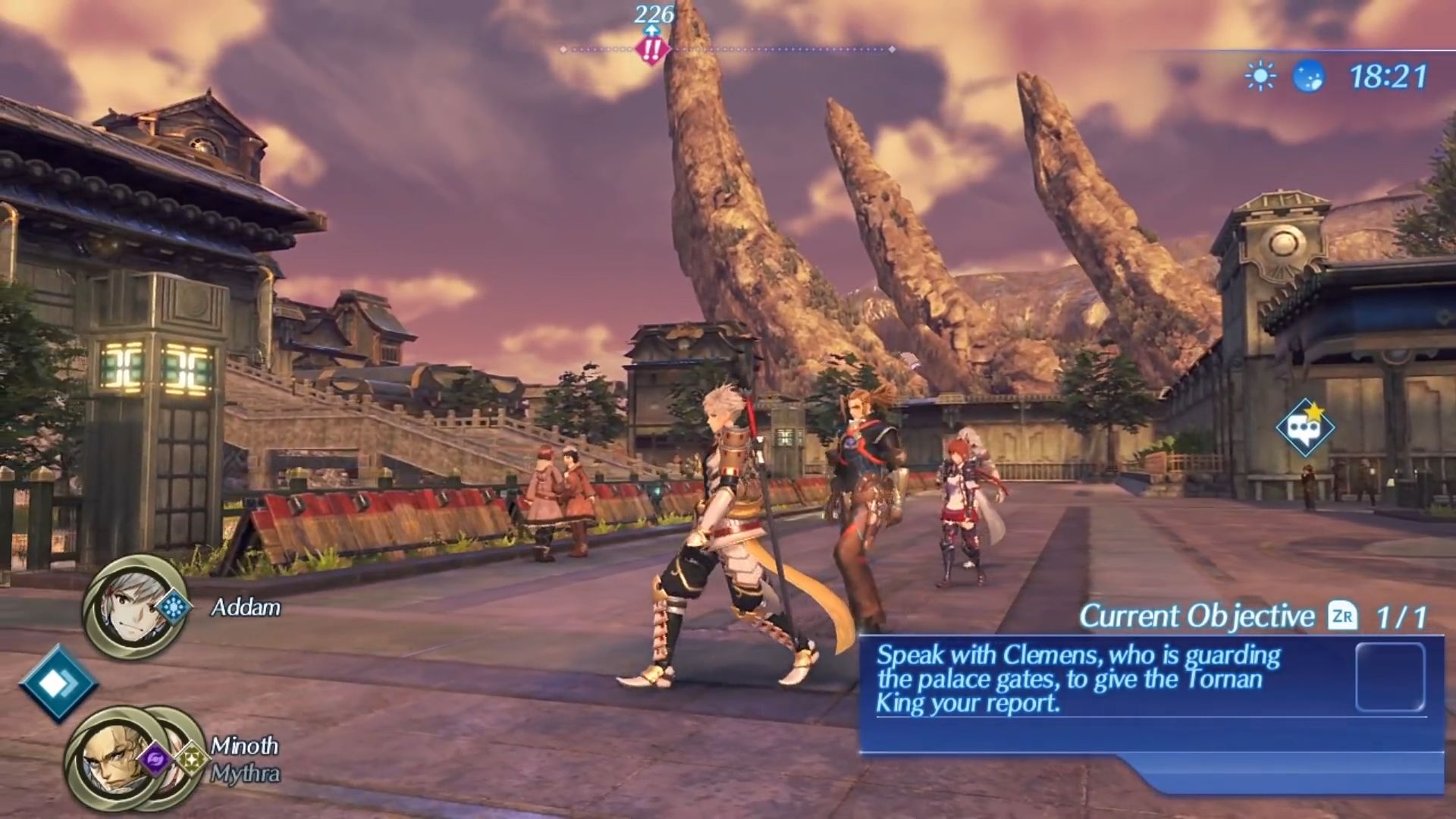Activate the blue diamond switch icon

pyautogui.click(x=58, y=683)
